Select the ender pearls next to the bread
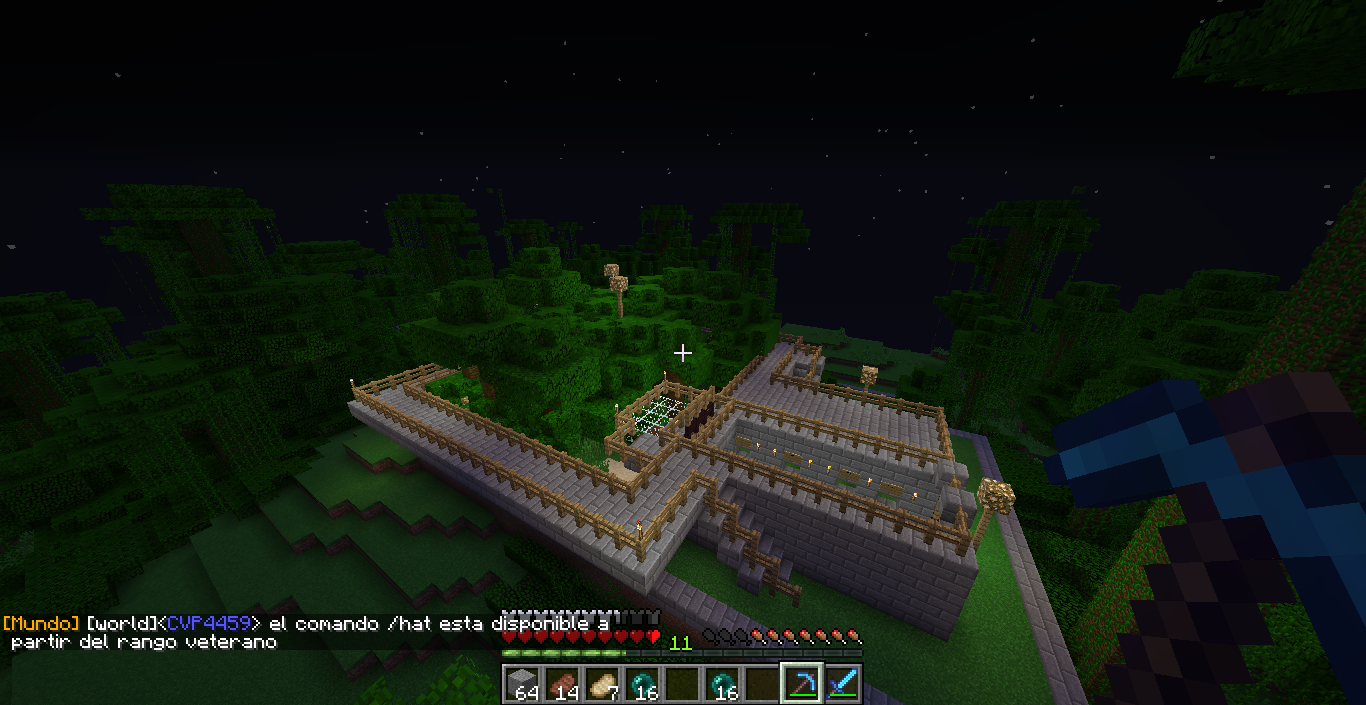Viewport: 1366px width, 705px height. point(642,684)
